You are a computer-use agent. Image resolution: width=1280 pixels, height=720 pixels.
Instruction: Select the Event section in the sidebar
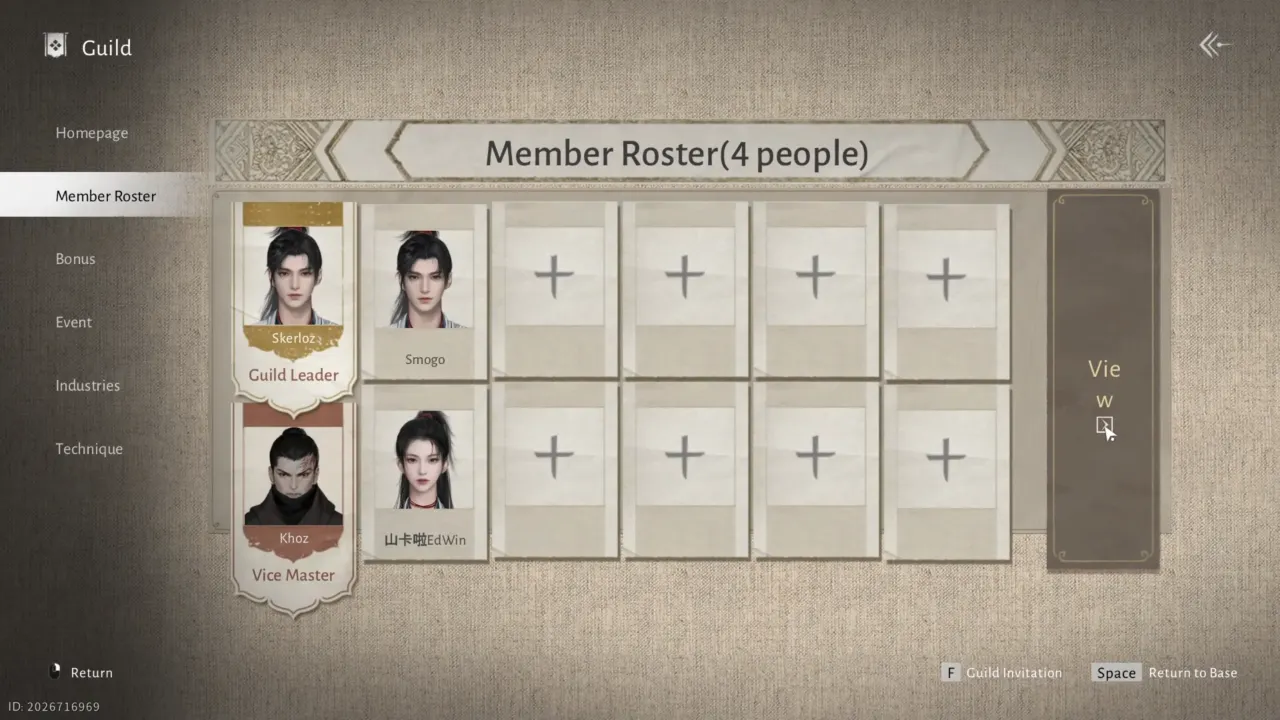pos(73,322)
